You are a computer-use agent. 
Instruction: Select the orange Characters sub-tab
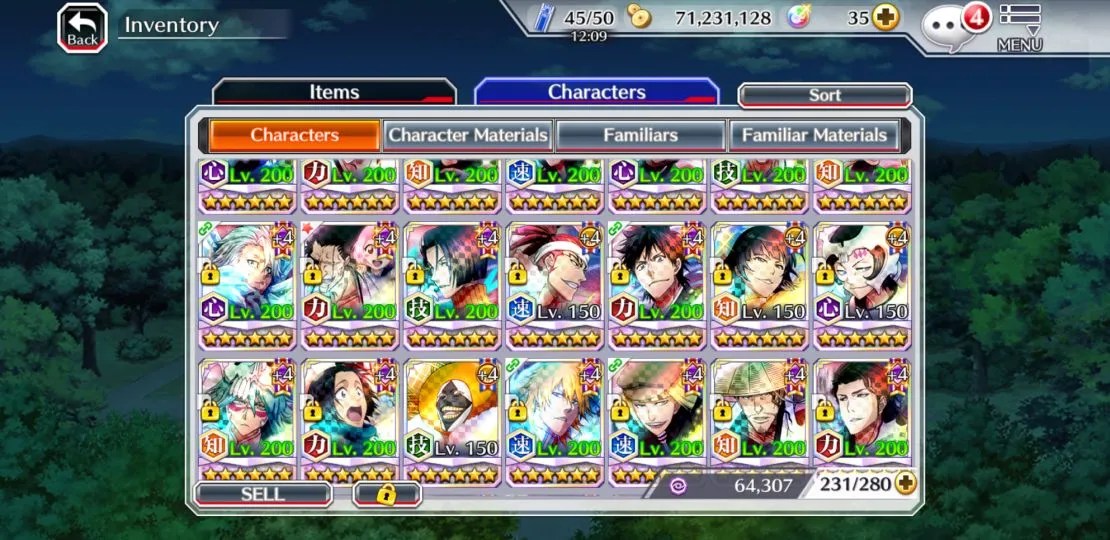294,135
